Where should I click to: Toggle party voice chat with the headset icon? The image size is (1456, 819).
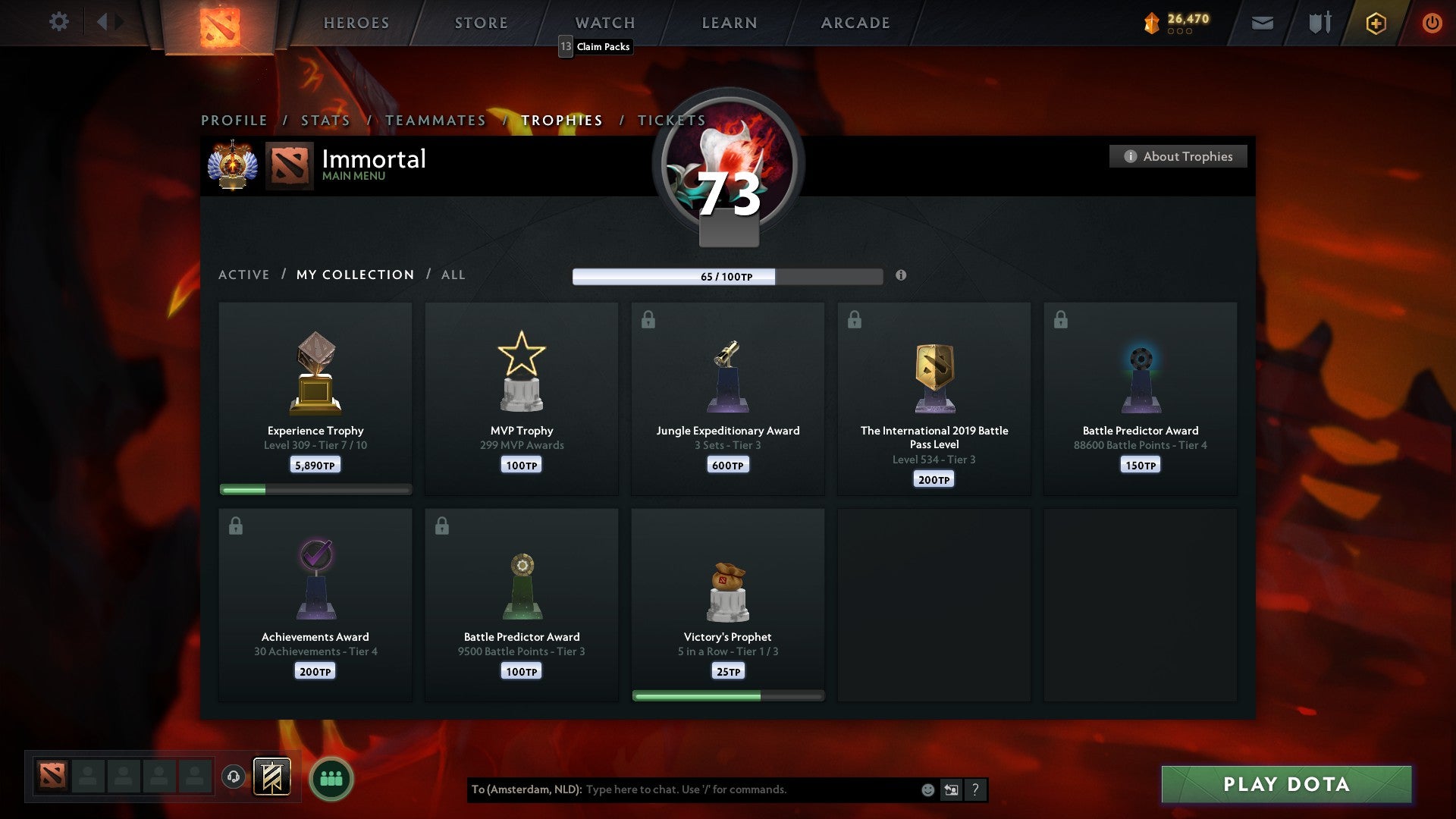(234, 777)
